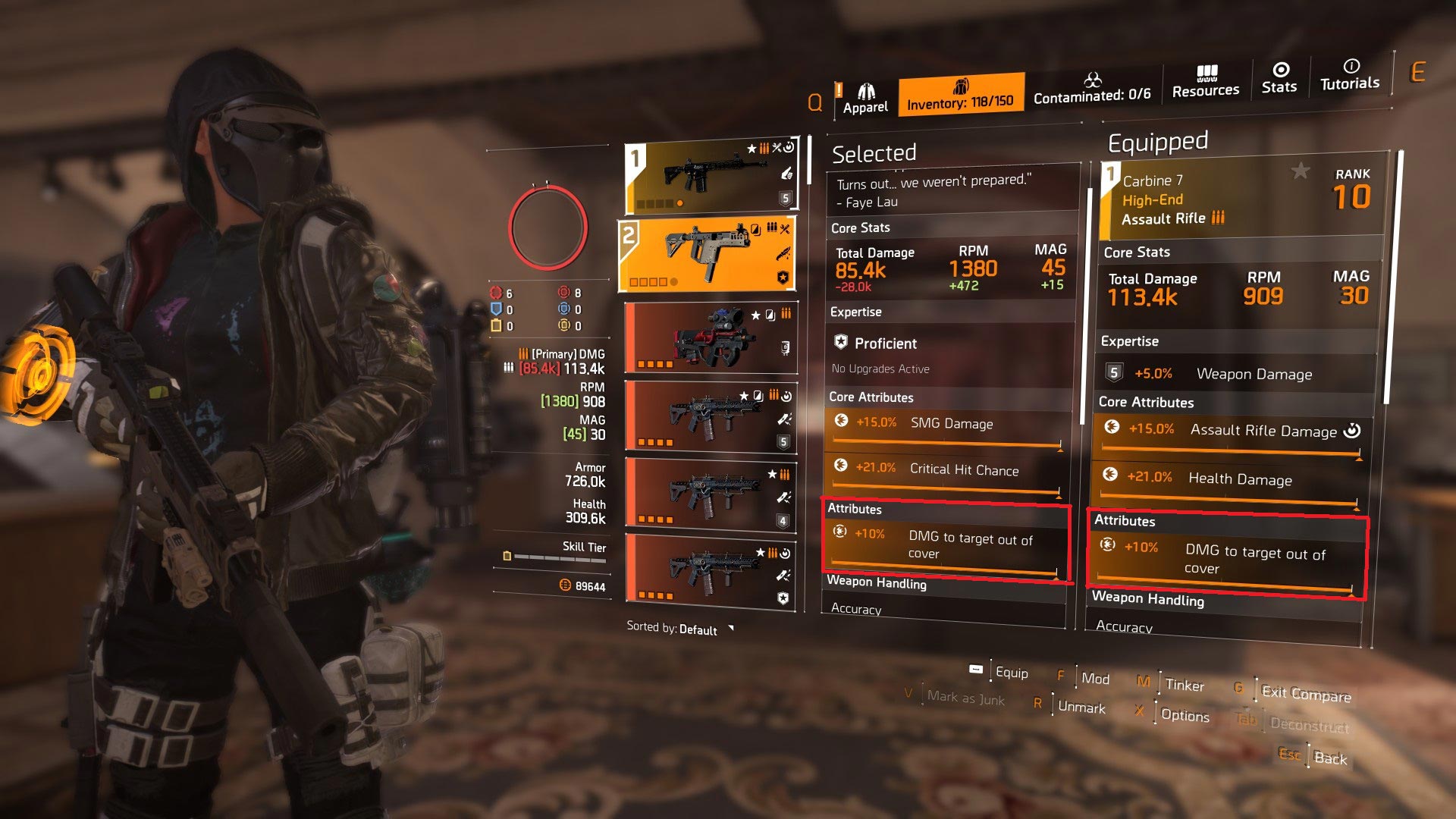This screenshot has width=1456, height=819.
Task: Select the star favorite icon on weapon slot 1
Action: pyautogui.click(x=751, y=148)
